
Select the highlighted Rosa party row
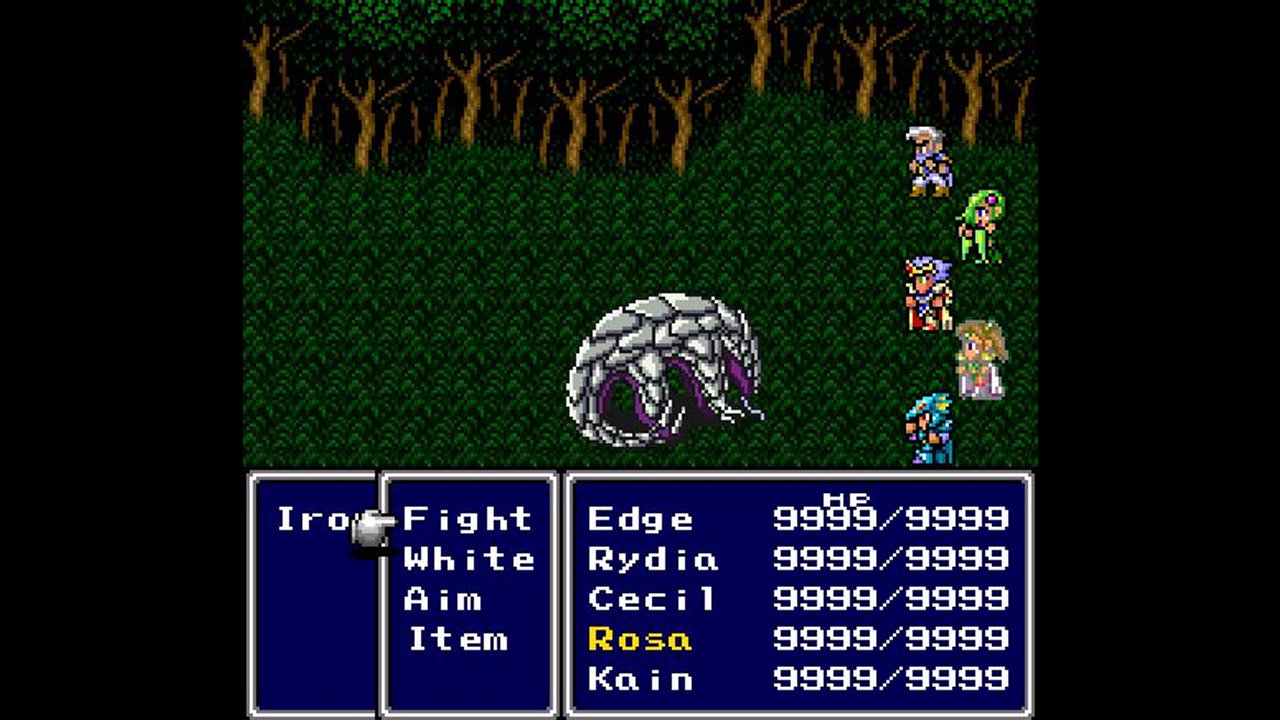coord(640,639)
